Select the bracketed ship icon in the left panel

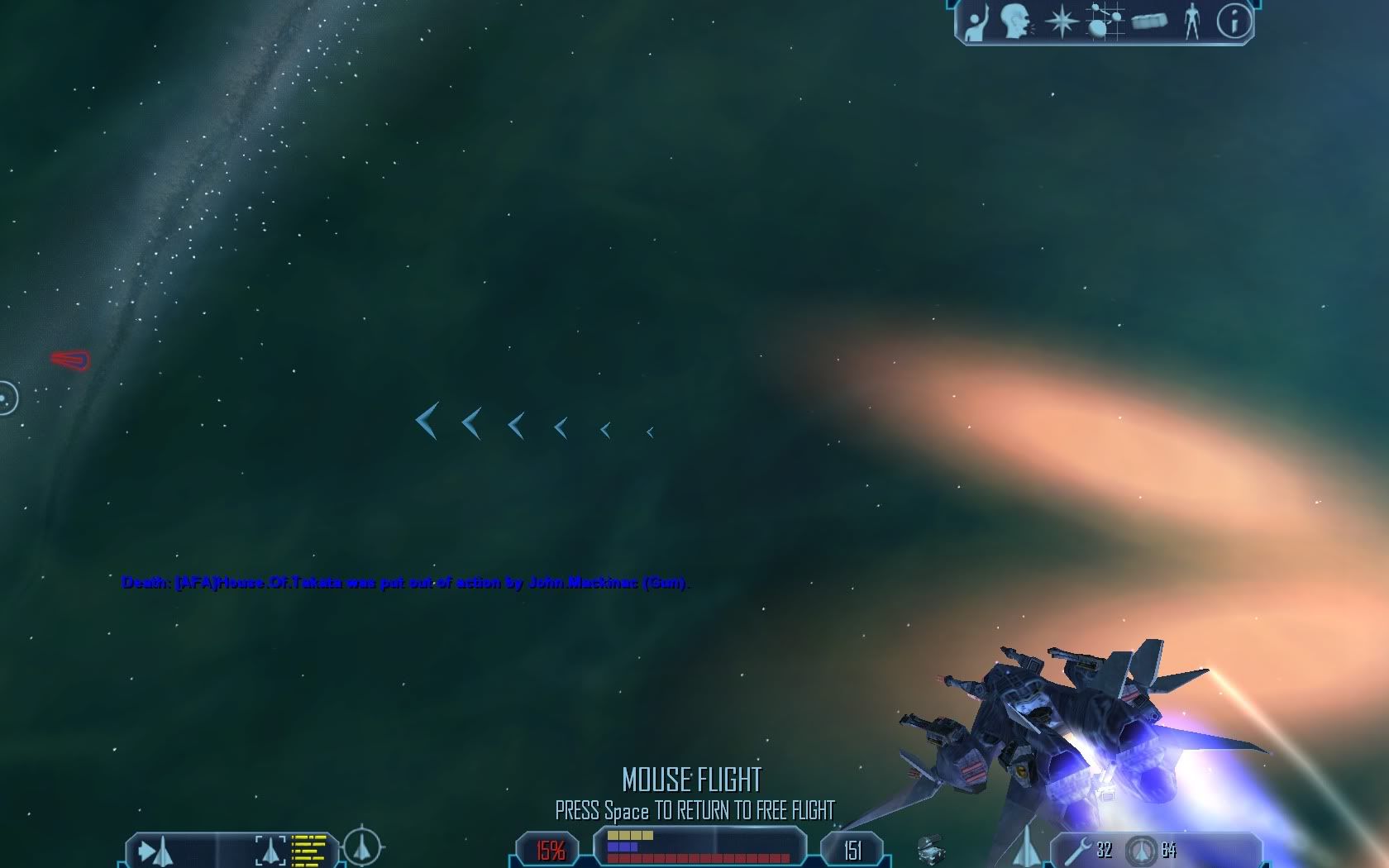[x=270, y=851]
